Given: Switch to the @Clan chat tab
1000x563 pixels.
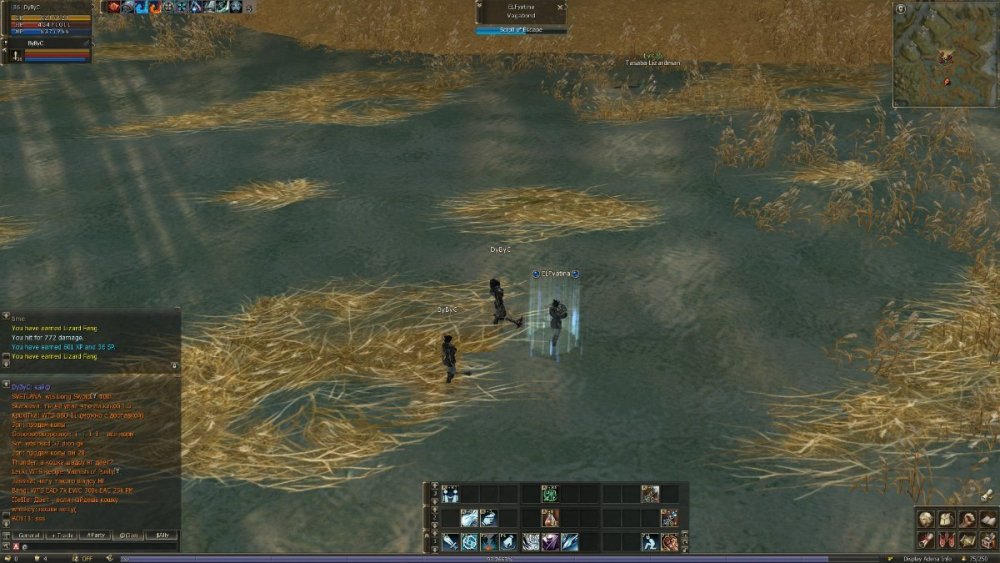Looking at the screenshot, I should click(x=129, y=535).
